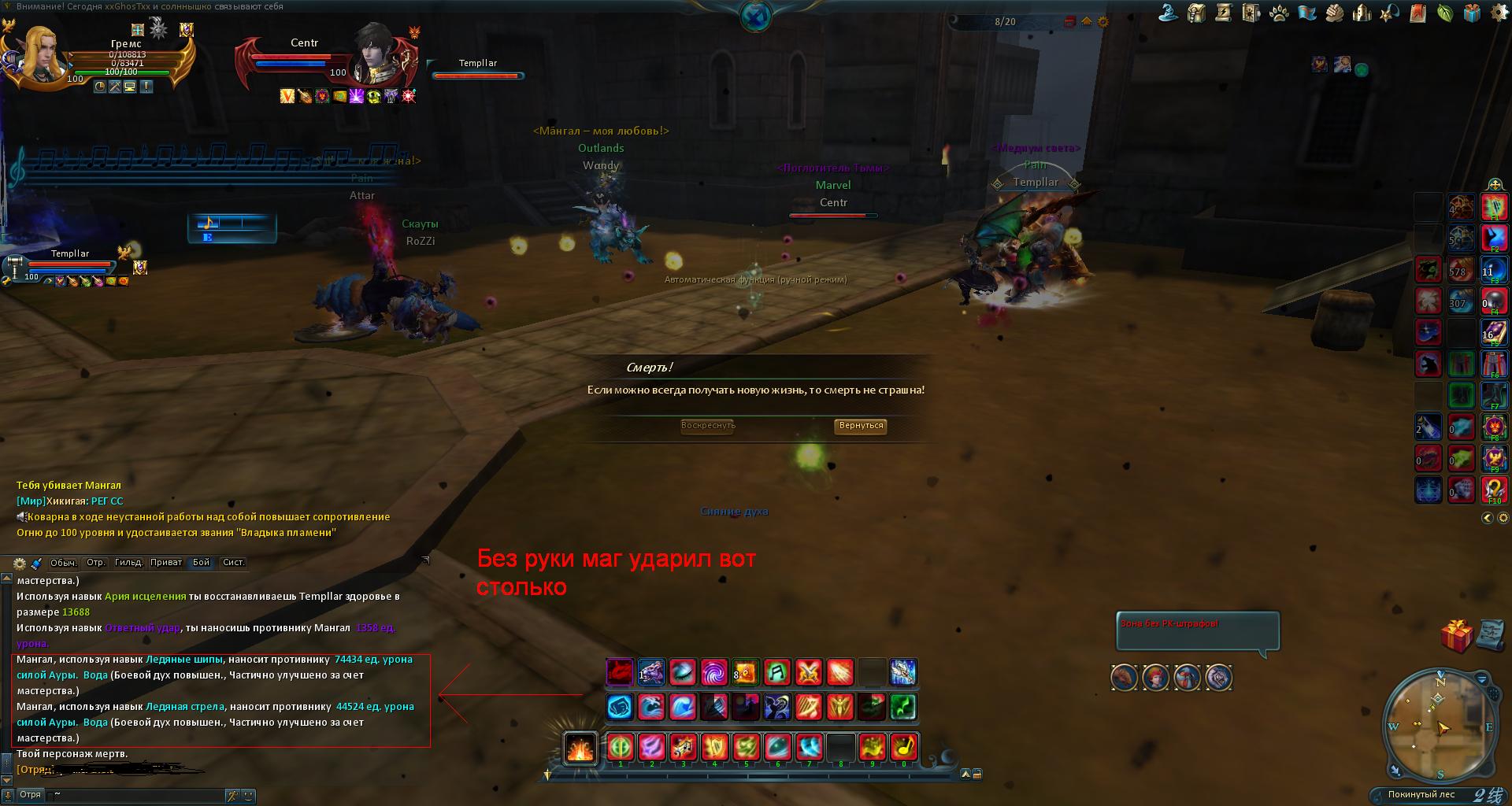Switch chat to the Приват tab
This screenshot has width=1512, height=806.
point(166,562)
